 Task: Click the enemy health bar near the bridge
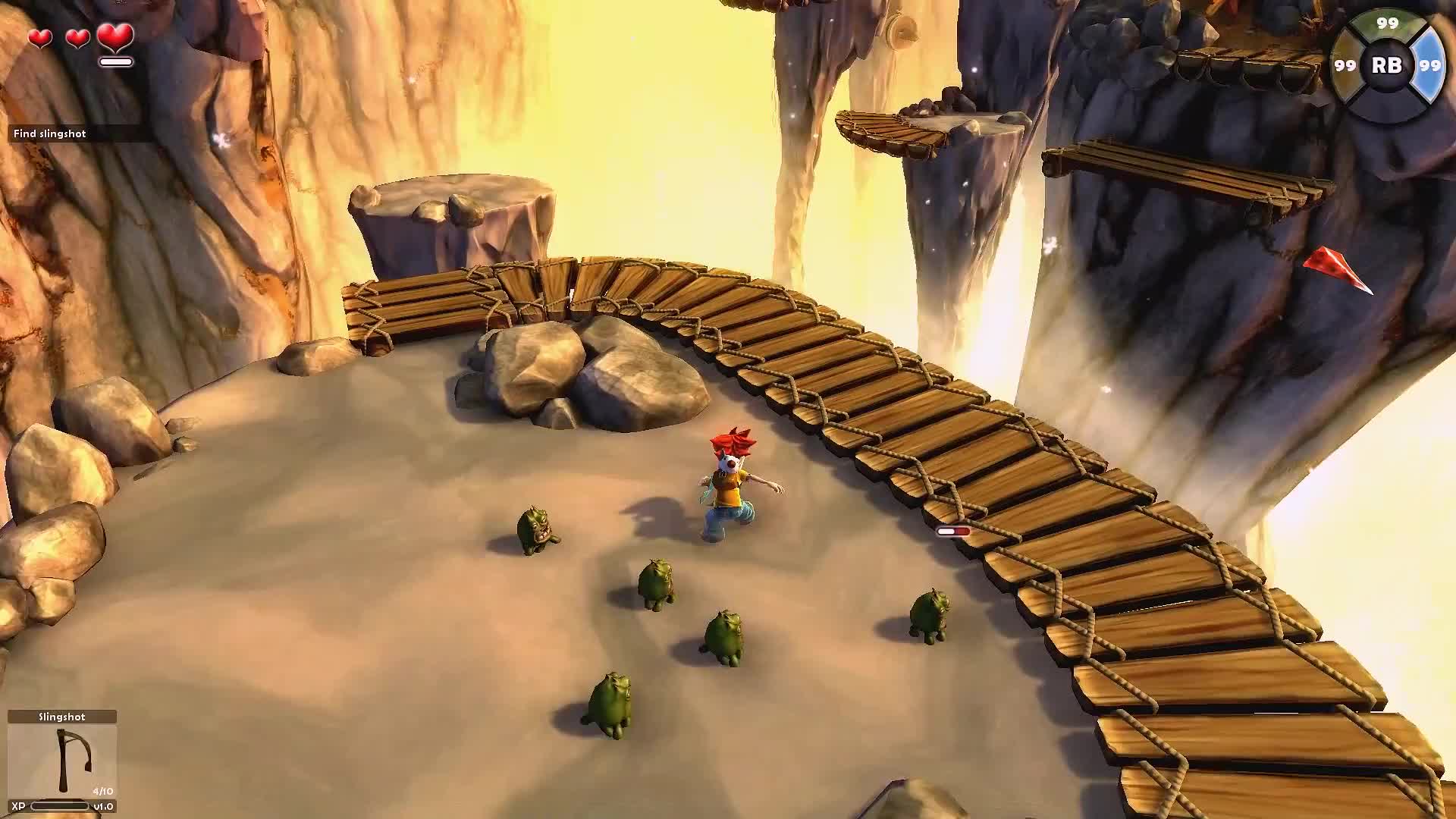click(955, 532)
